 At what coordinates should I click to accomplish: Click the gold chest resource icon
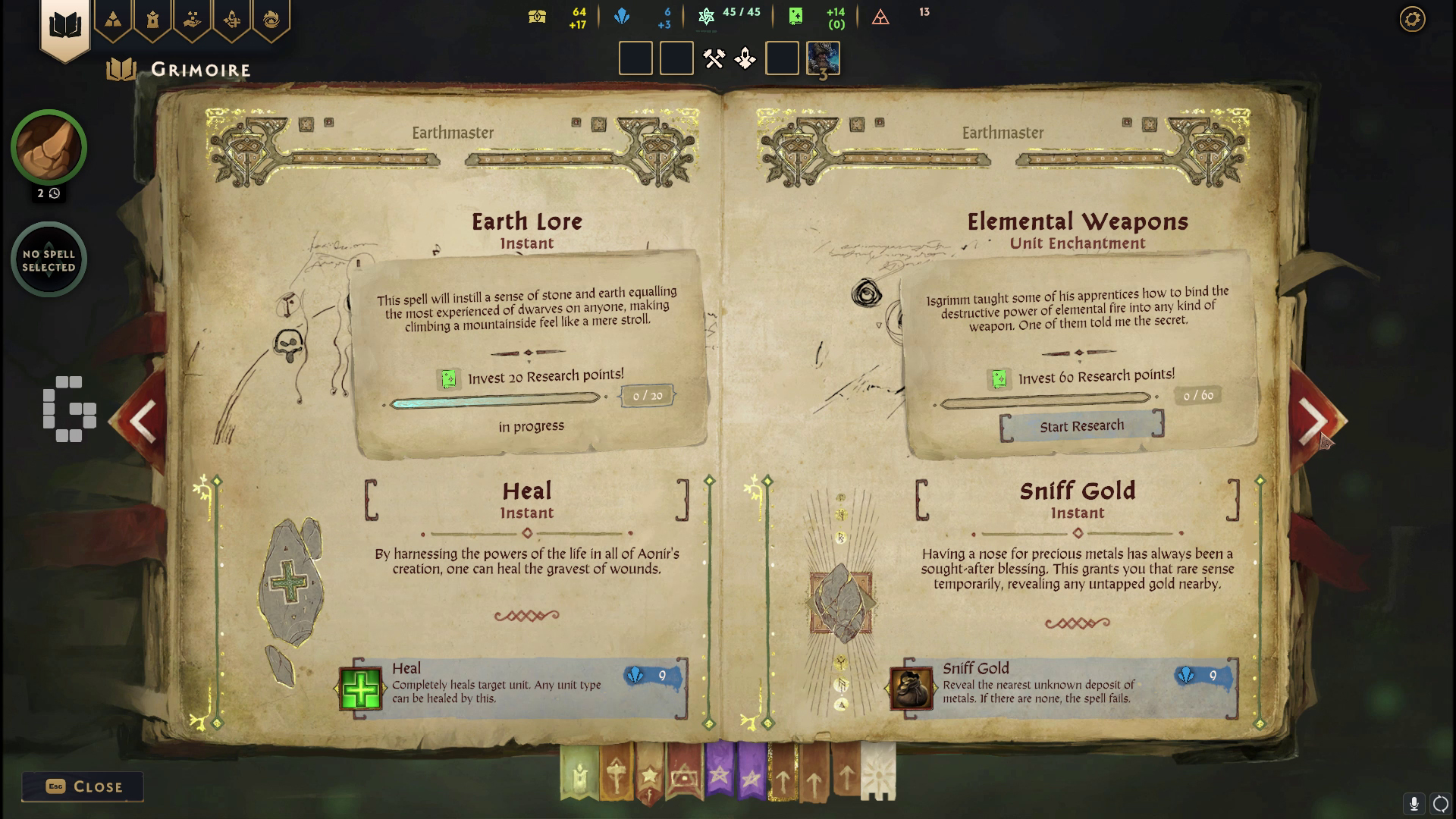538,16
